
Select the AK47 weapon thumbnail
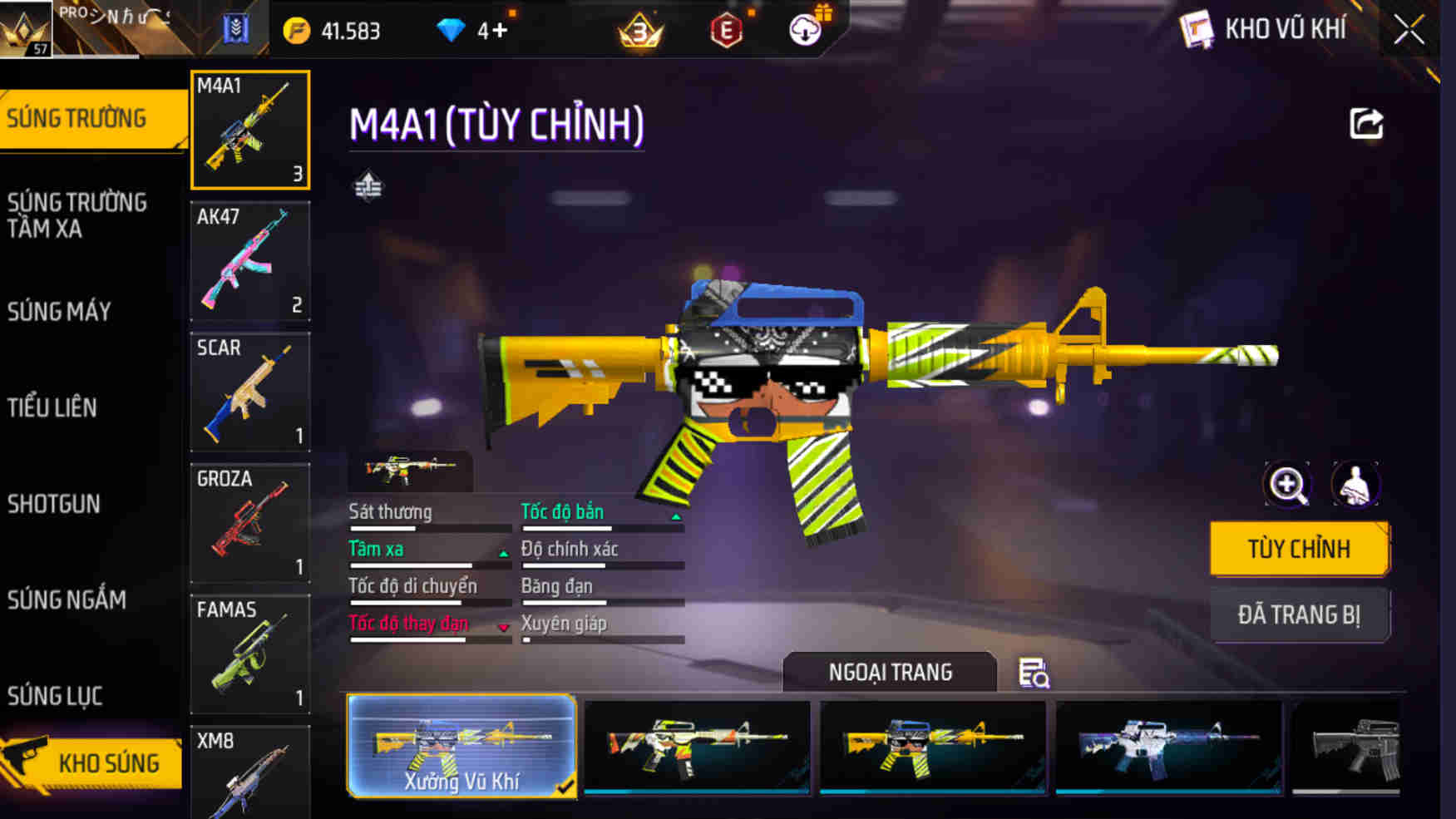point(249,262)
